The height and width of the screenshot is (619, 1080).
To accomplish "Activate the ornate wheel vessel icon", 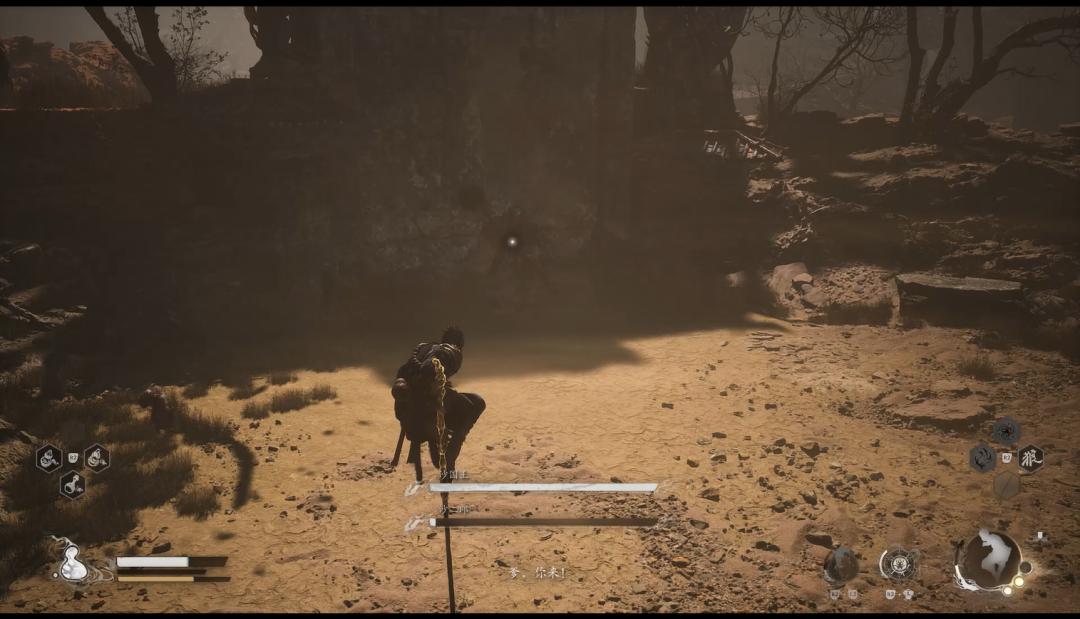I will tap(899, 565).
